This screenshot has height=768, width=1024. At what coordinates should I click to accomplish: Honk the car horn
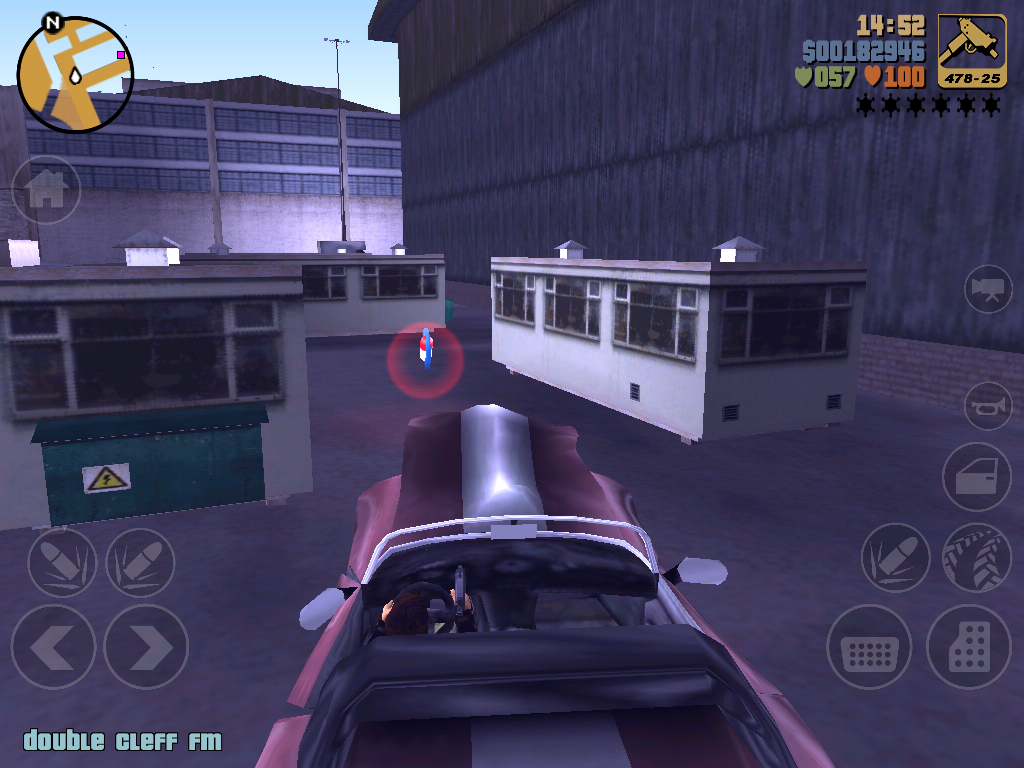coord(988,406)
